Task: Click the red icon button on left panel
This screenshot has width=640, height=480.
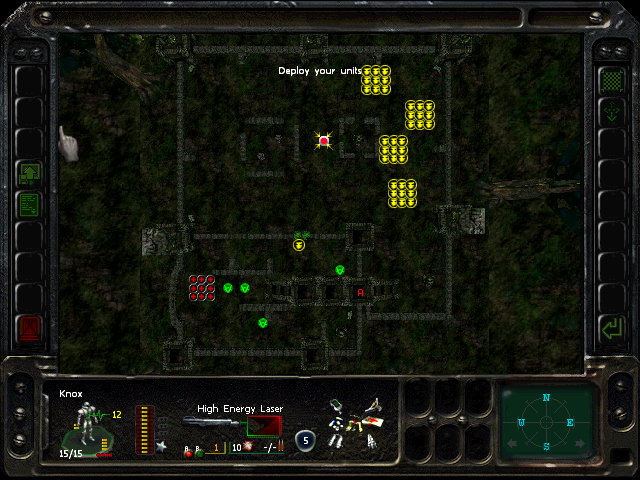Action: click(x=29, y=327)
